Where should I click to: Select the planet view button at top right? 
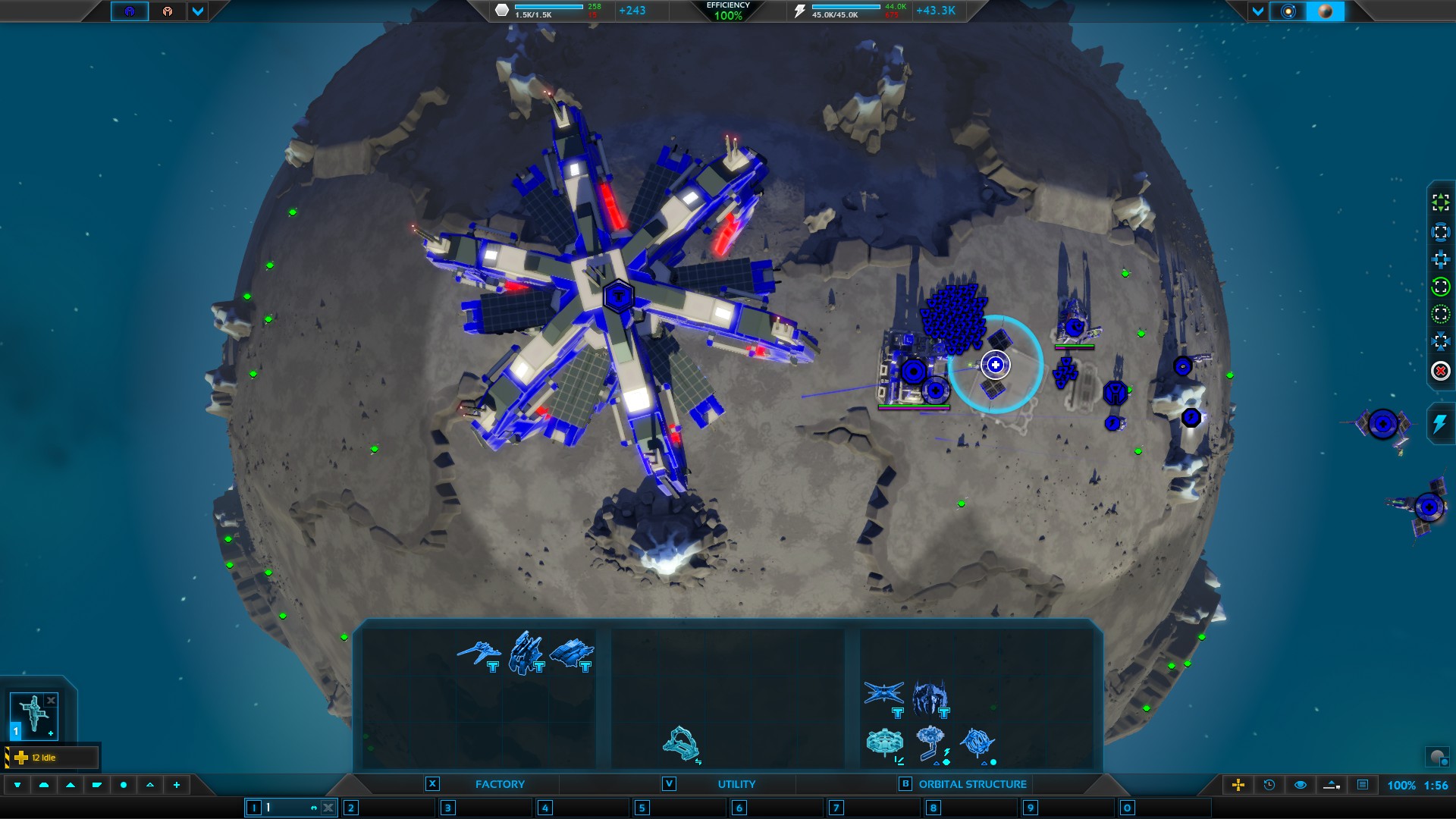[x=1326, y=11]
